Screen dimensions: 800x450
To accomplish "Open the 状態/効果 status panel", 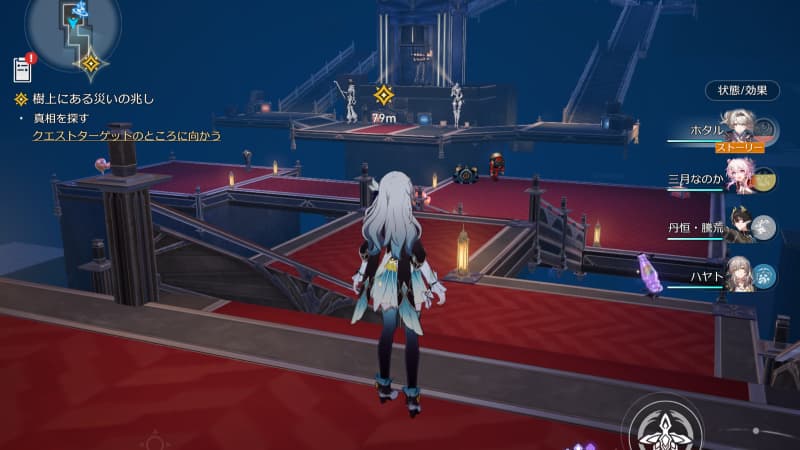I will pyautogui.click(x=742, y=89).
